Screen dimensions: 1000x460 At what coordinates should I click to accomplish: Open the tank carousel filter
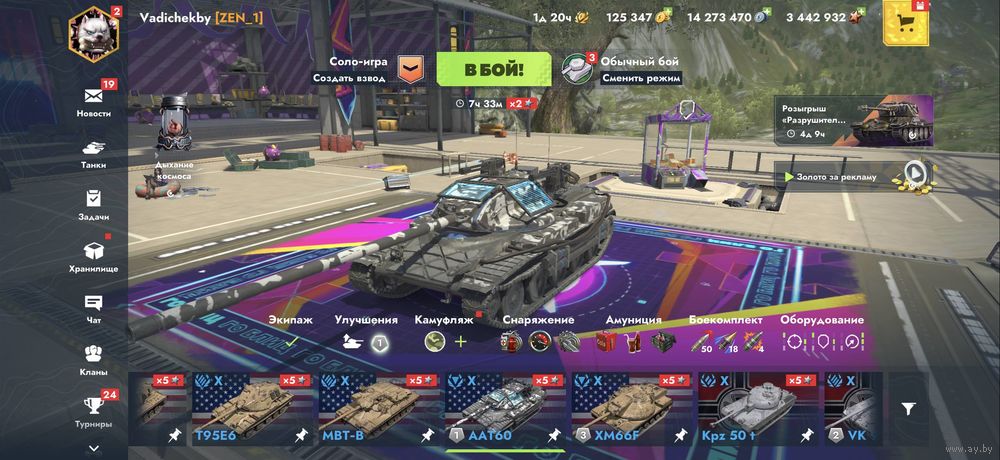[x=908, y=408]
